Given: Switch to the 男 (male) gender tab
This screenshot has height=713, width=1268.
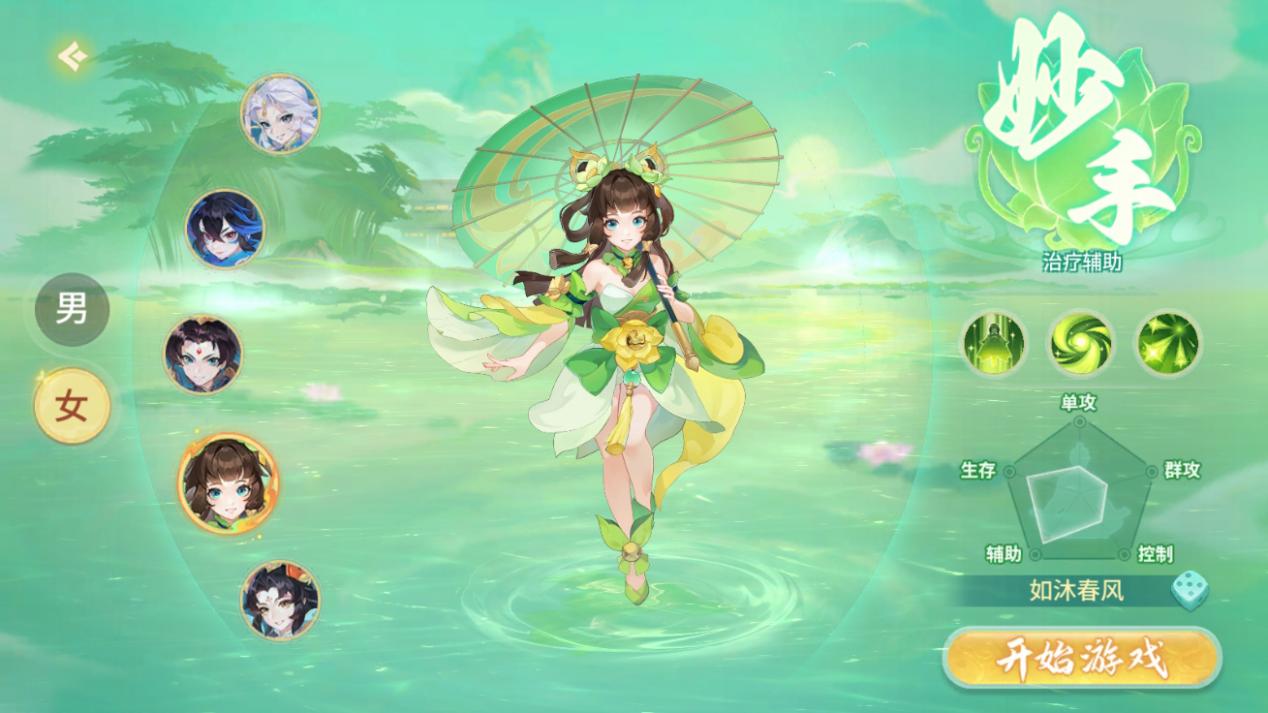Looking at the screenshot, I should point(72,309).
